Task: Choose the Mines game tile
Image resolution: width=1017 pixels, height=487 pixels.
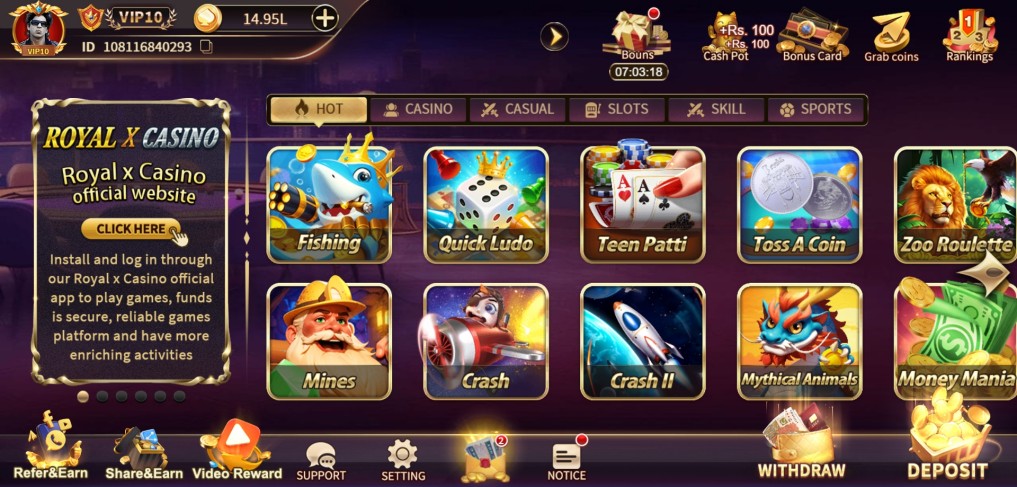Action: 329,342
